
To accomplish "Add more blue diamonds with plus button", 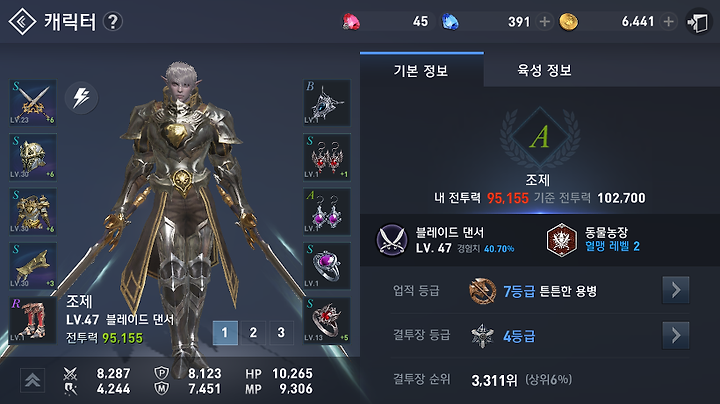I will point(544,22).
